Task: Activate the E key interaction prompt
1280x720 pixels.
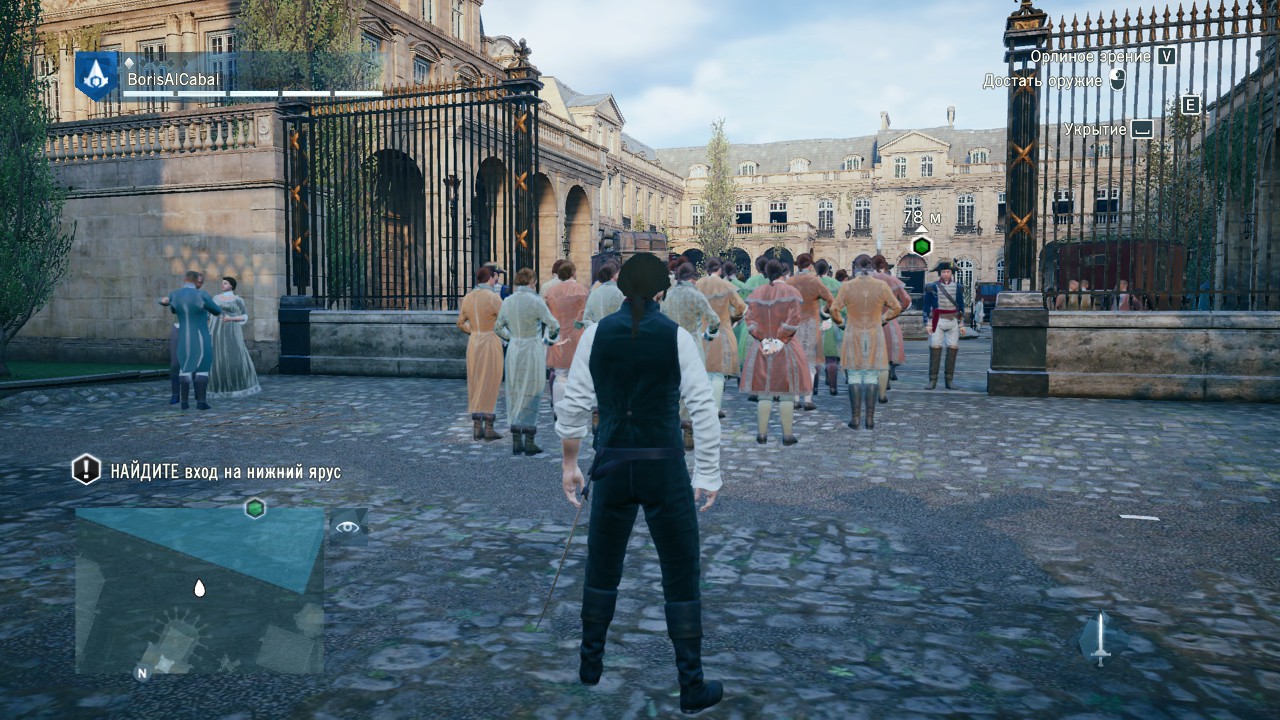Action: [x=1192, y=105]
